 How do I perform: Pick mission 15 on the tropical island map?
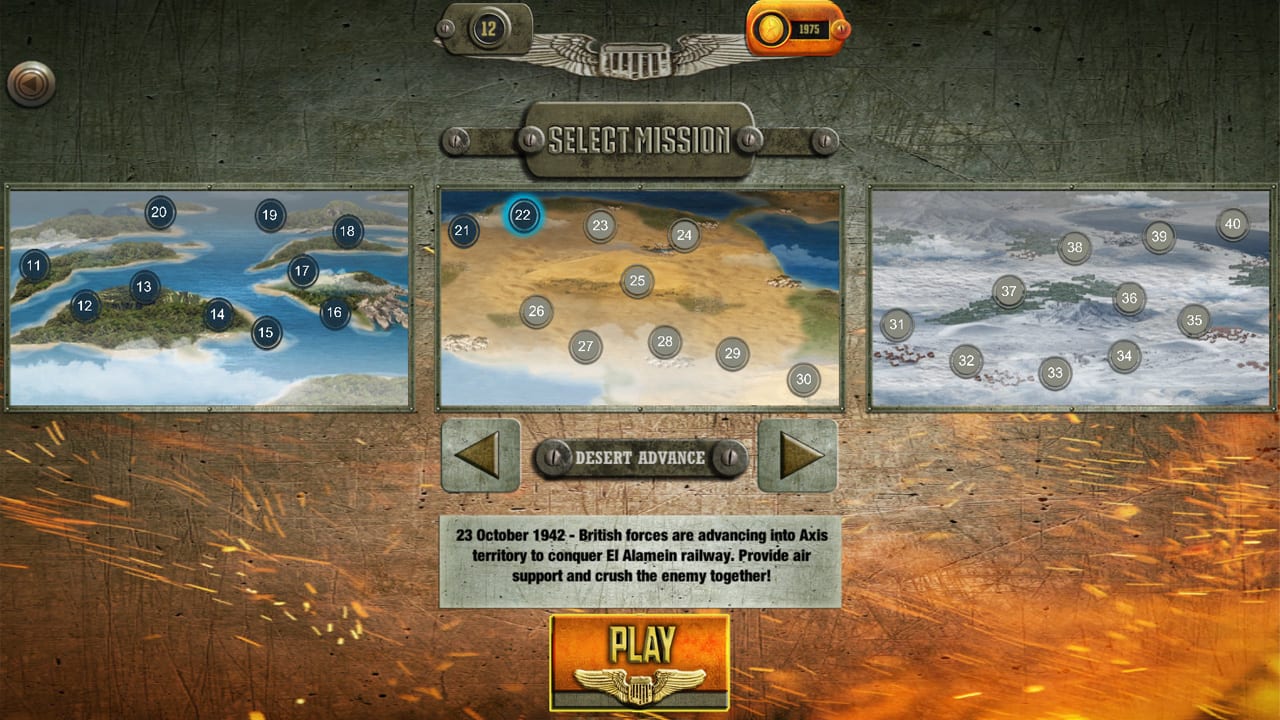265,331
